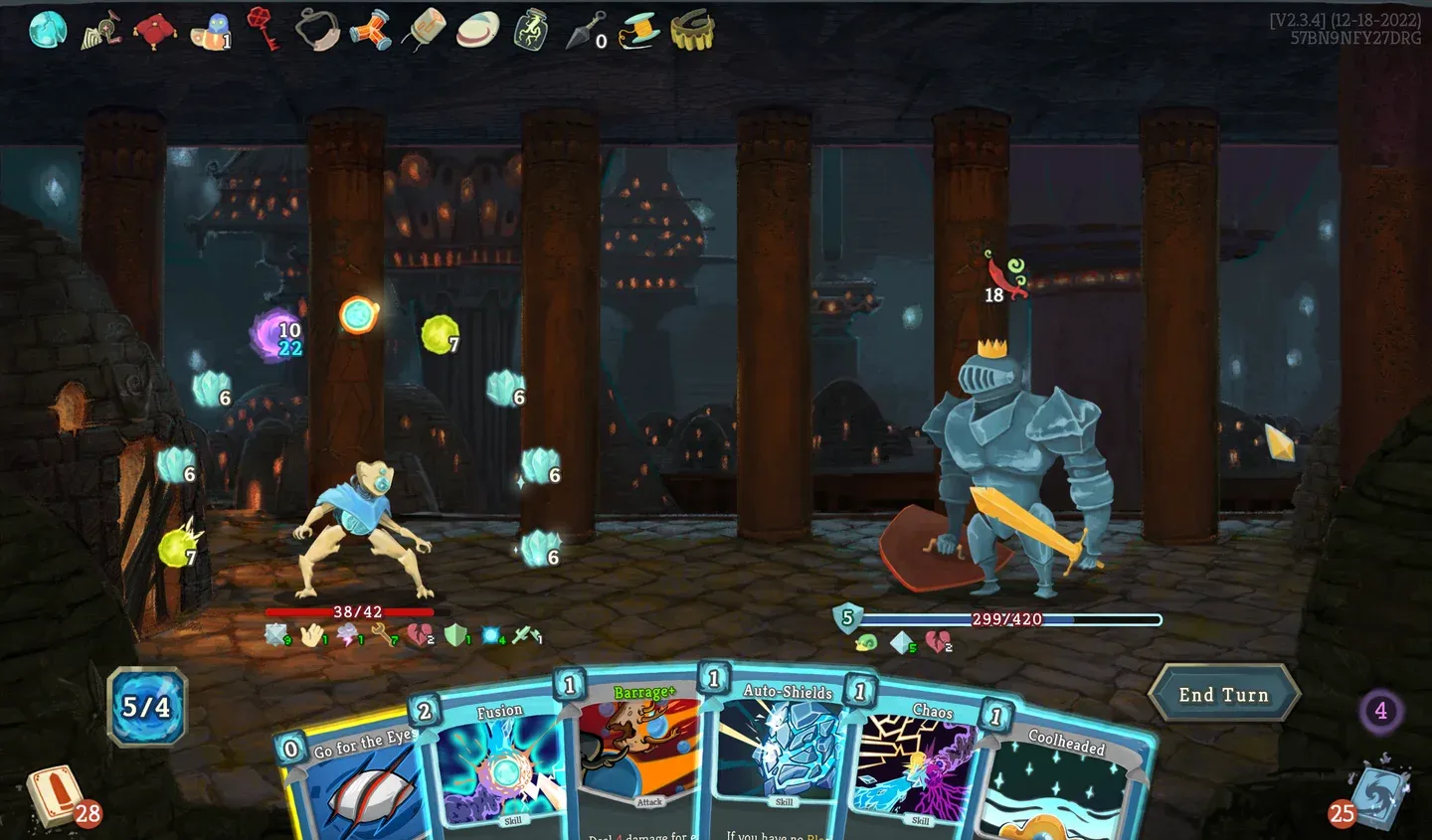Click the broken heart debuff under the enemy

tap(935, 643)
